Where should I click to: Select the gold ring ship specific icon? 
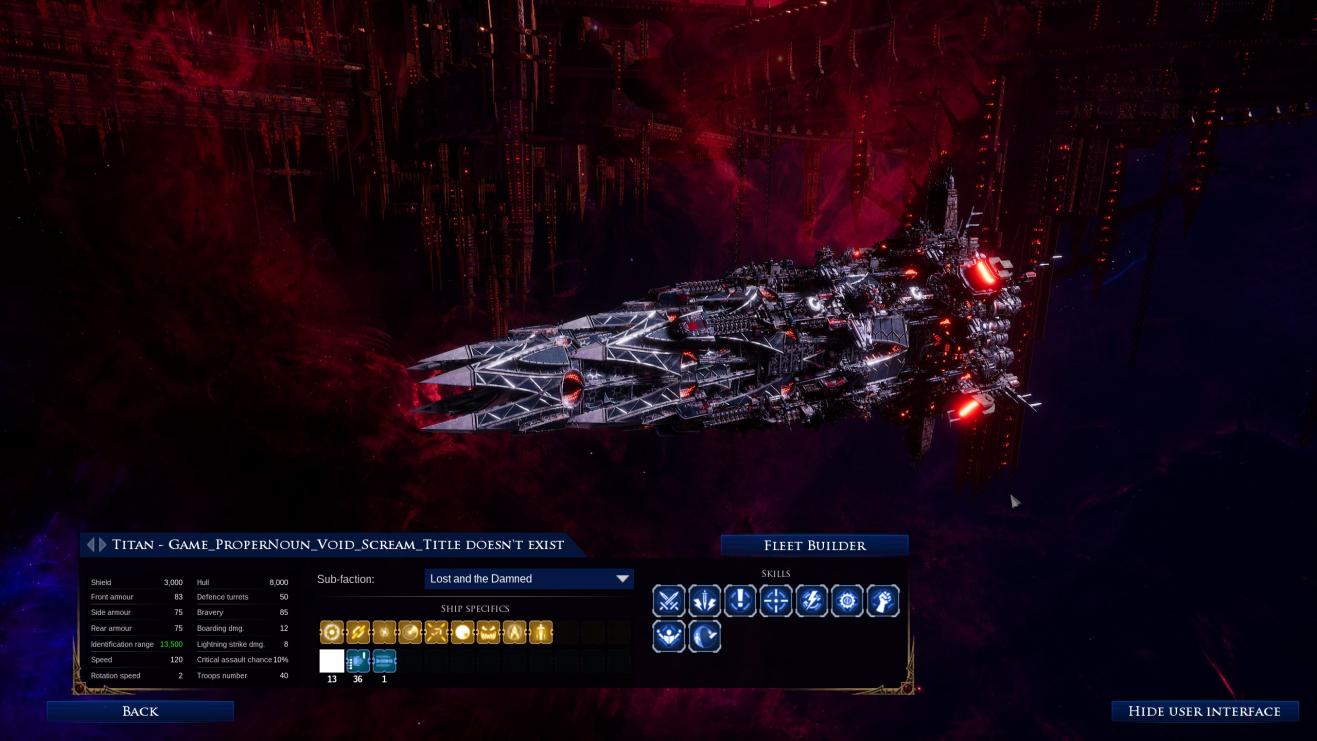(332, 632)
